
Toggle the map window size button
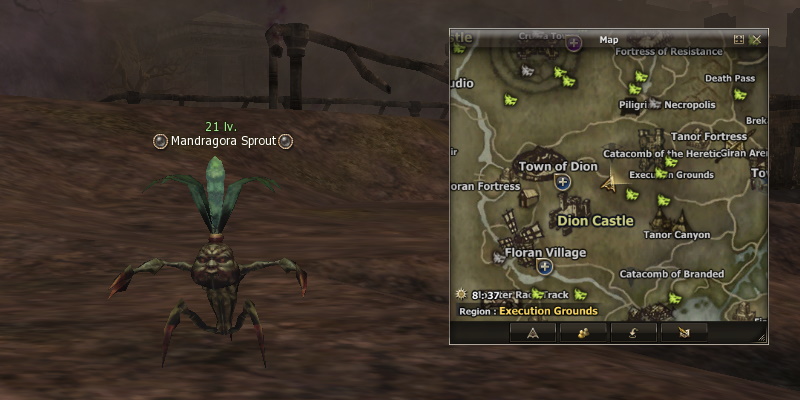[739, 40]
